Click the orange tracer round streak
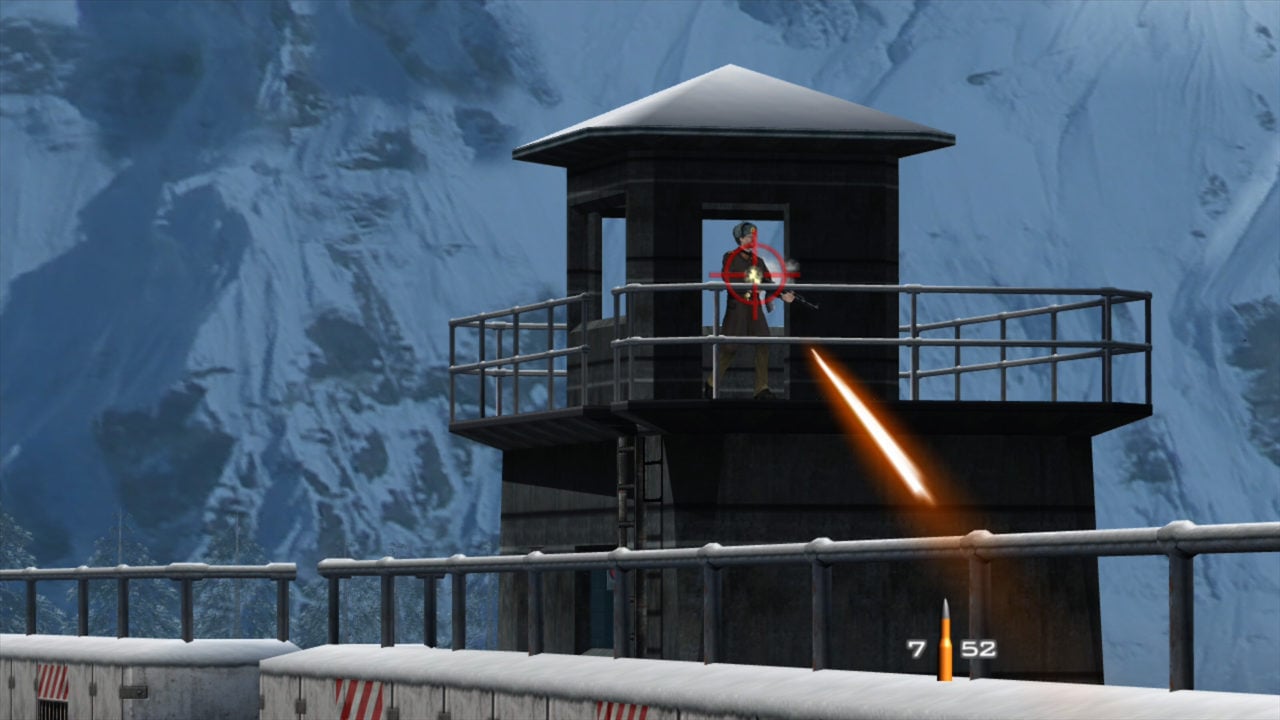 [870, 430]
